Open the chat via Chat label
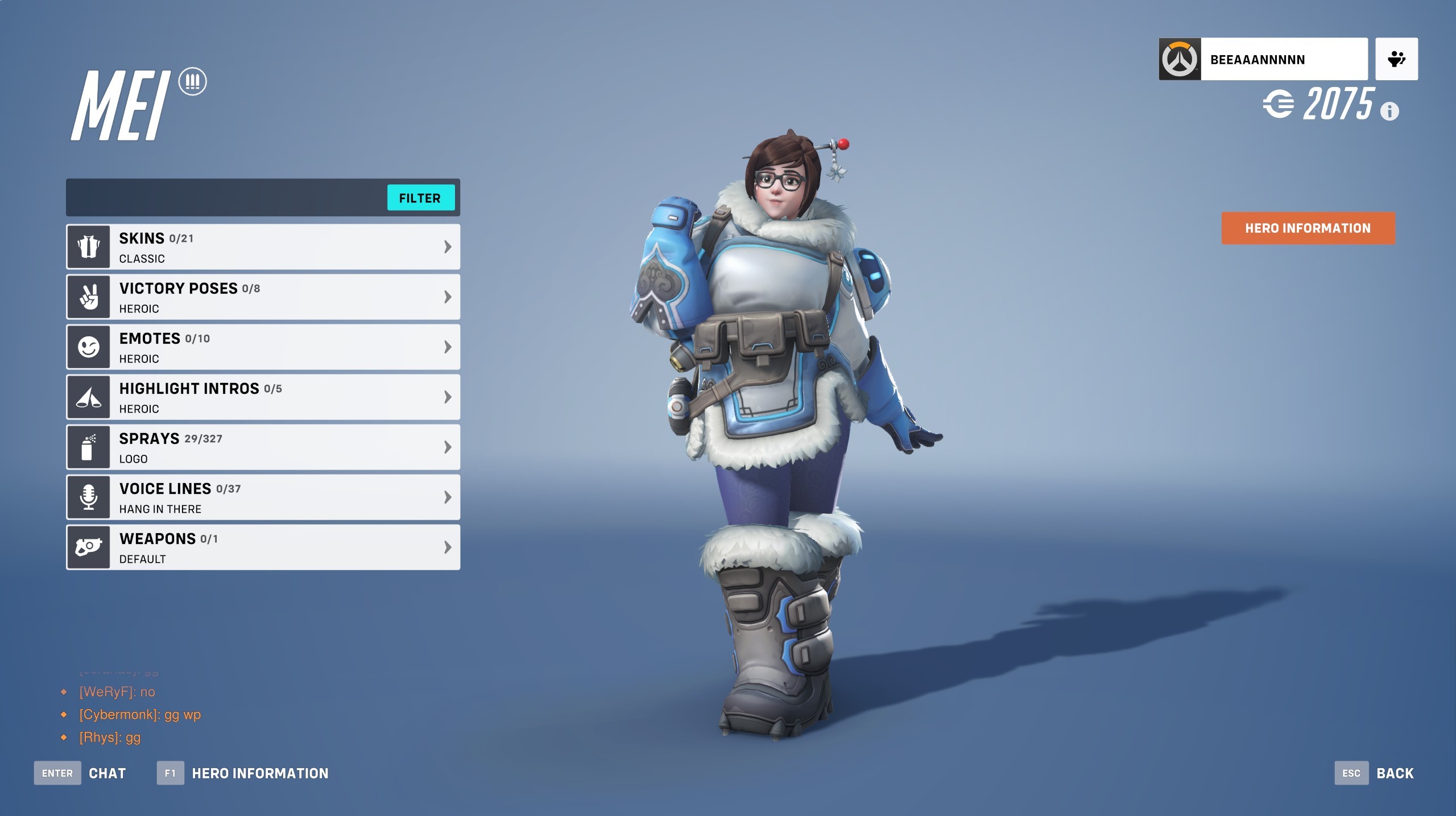Viewport: 1456px width, 816px height. (x=107, y=773)
